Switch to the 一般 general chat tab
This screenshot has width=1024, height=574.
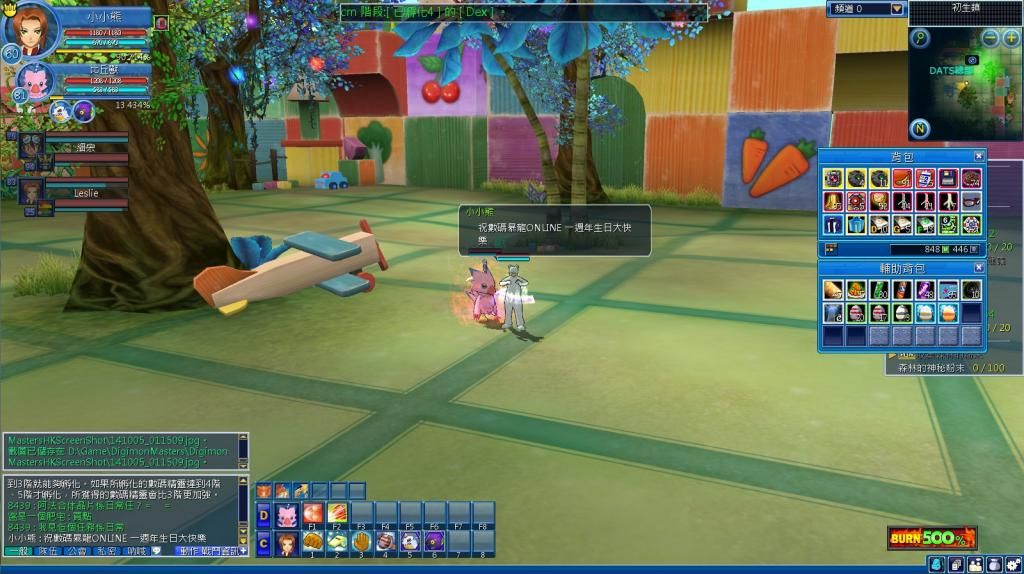[20, 551]
